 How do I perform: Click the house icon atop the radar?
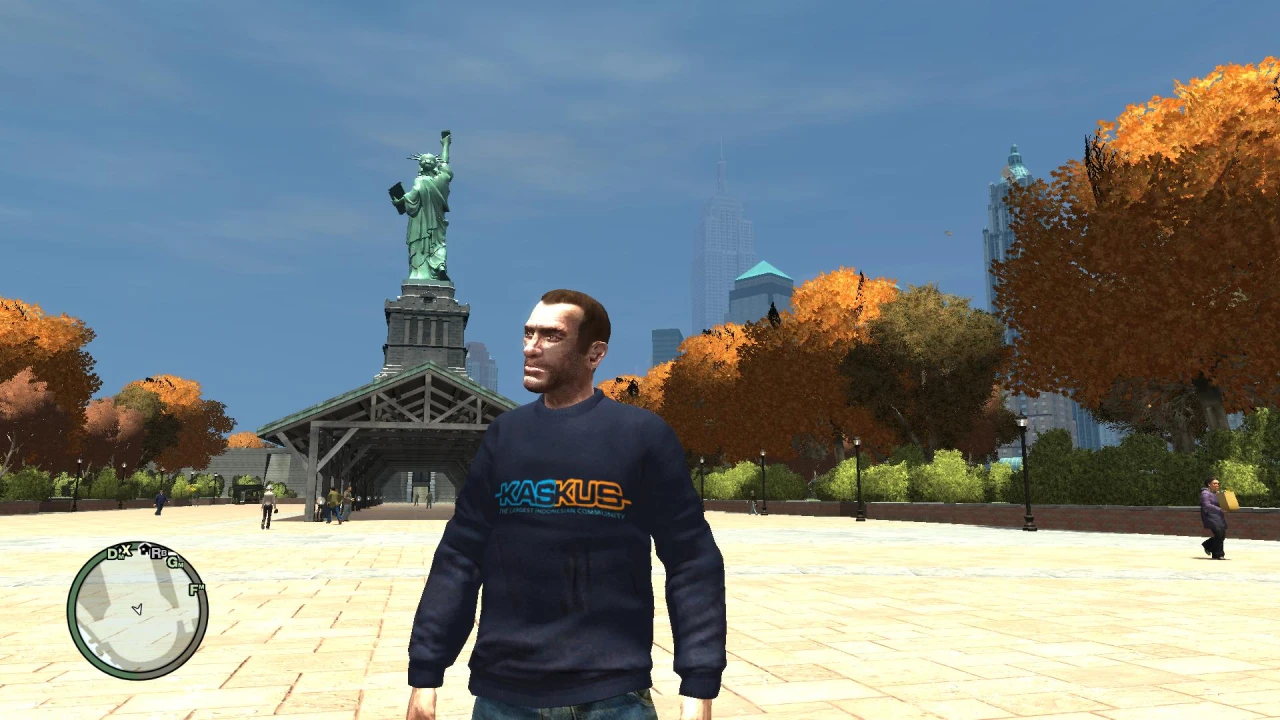coord(144,548)
